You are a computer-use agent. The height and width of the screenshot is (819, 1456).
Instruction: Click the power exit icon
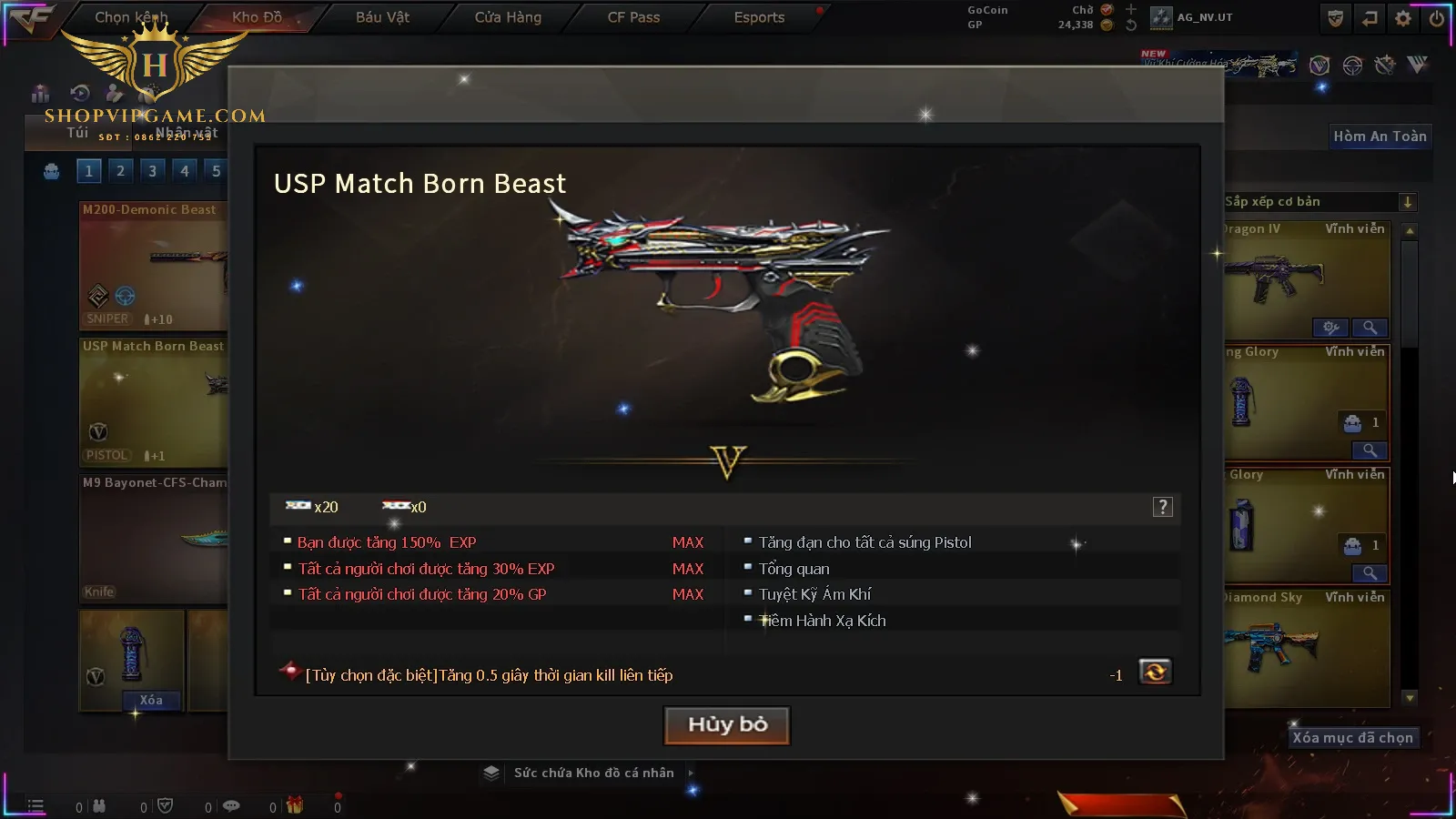click(1437, 18)
